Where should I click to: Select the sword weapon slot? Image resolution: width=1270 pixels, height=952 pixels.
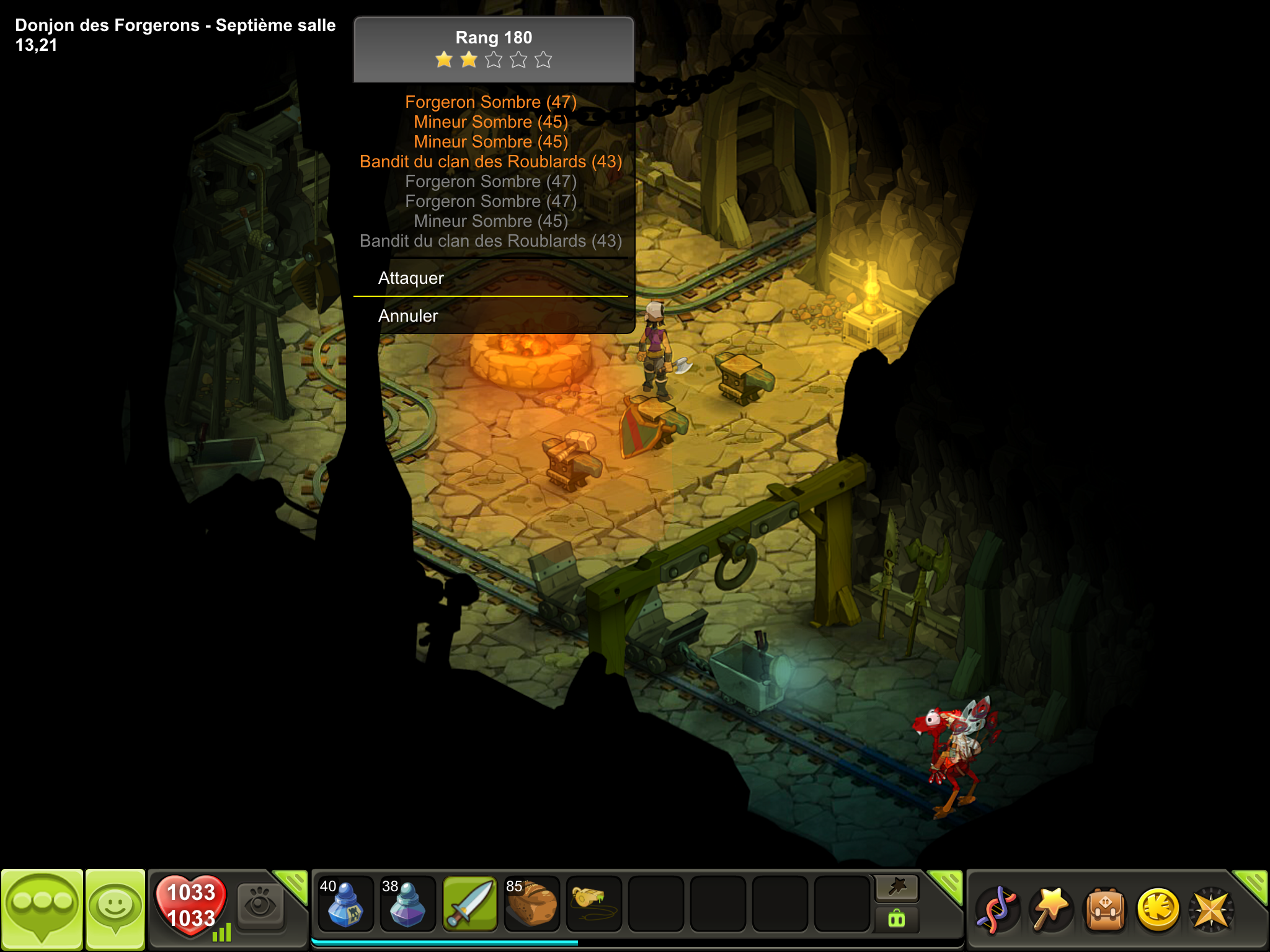(x=469, y=905)
